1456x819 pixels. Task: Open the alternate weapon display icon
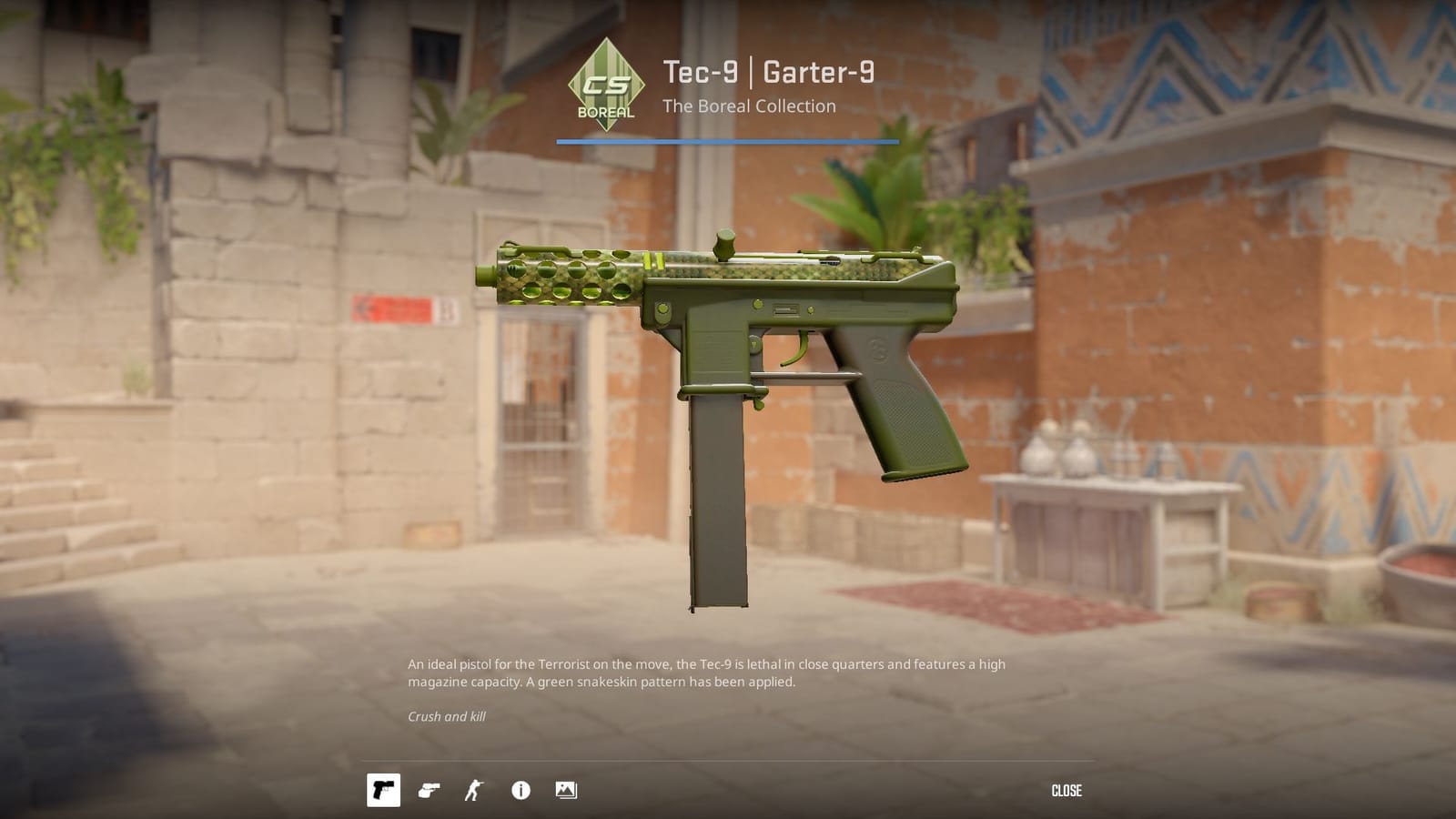coord(430,790)
